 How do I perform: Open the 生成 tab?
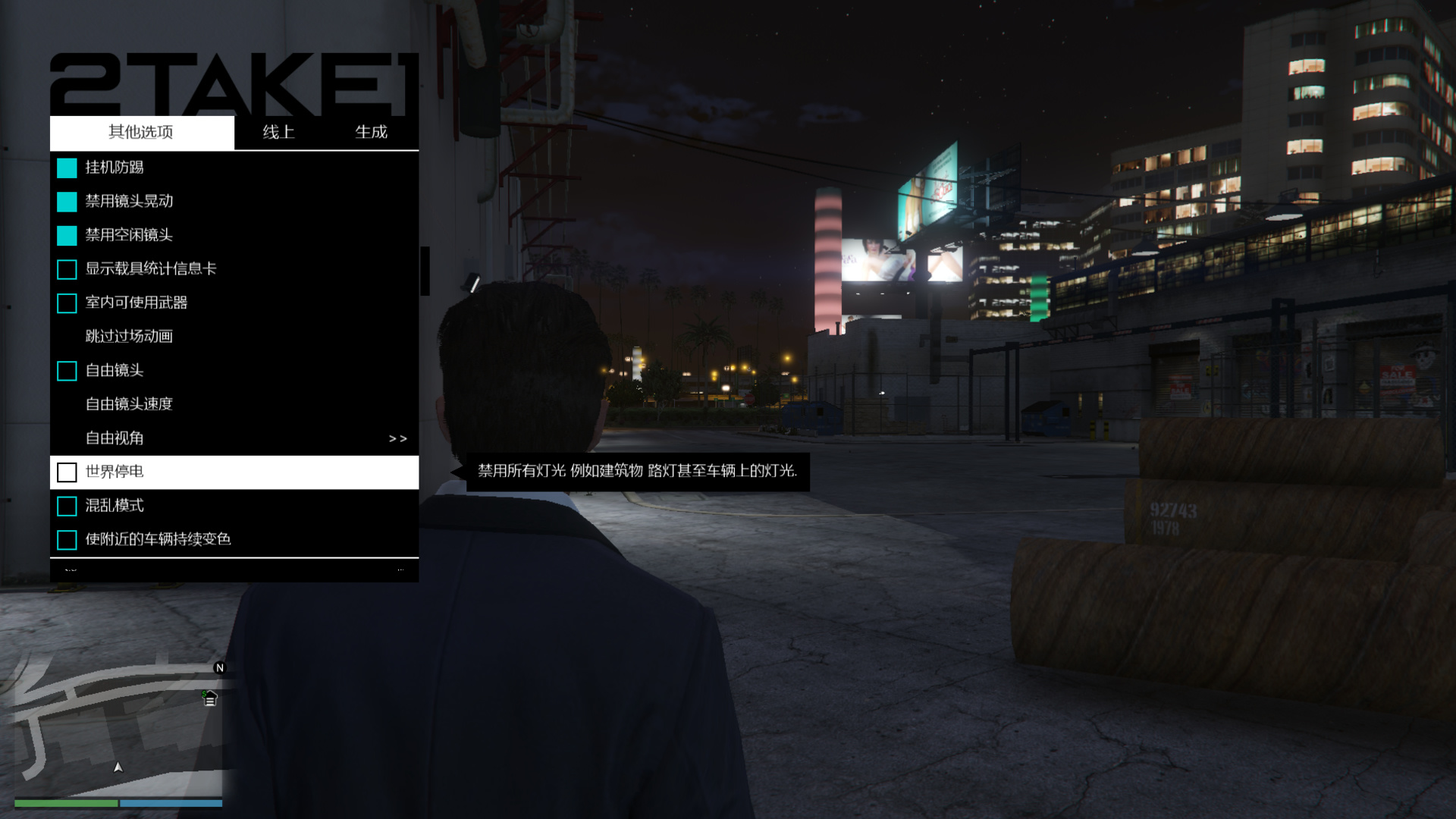click(x=371, y=132)
